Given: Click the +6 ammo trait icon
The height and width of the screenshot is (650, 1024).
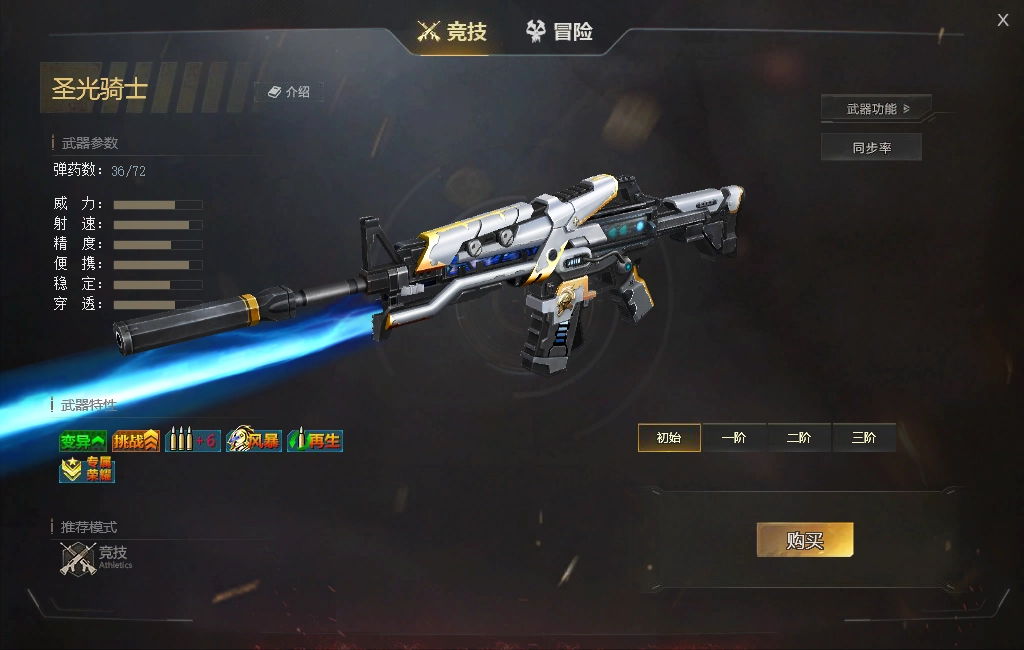Looking at the screenshot, I should tap(193, 441).
